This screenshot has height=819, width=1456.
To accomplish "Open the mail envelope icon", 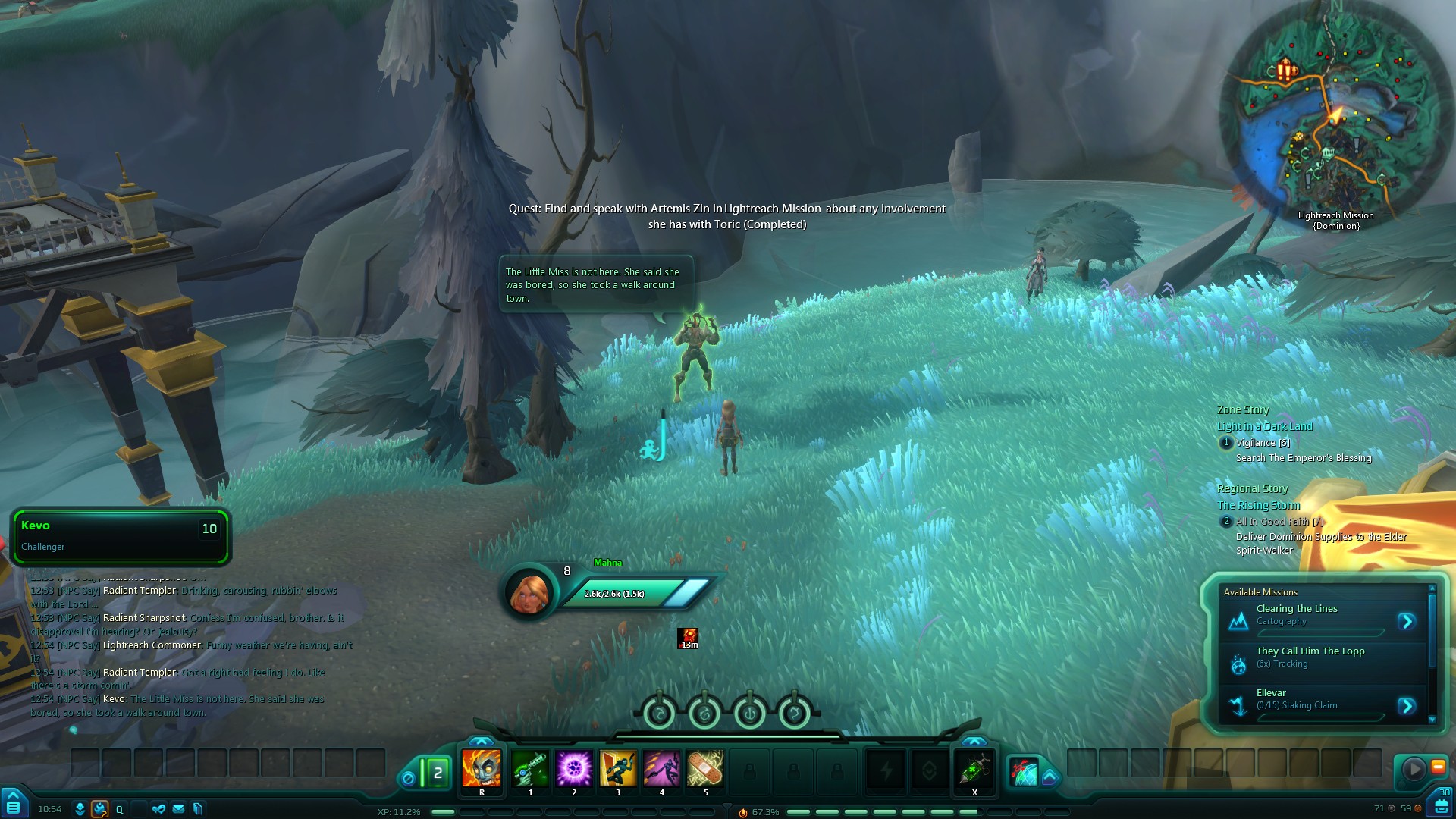I will coord(178,809).
